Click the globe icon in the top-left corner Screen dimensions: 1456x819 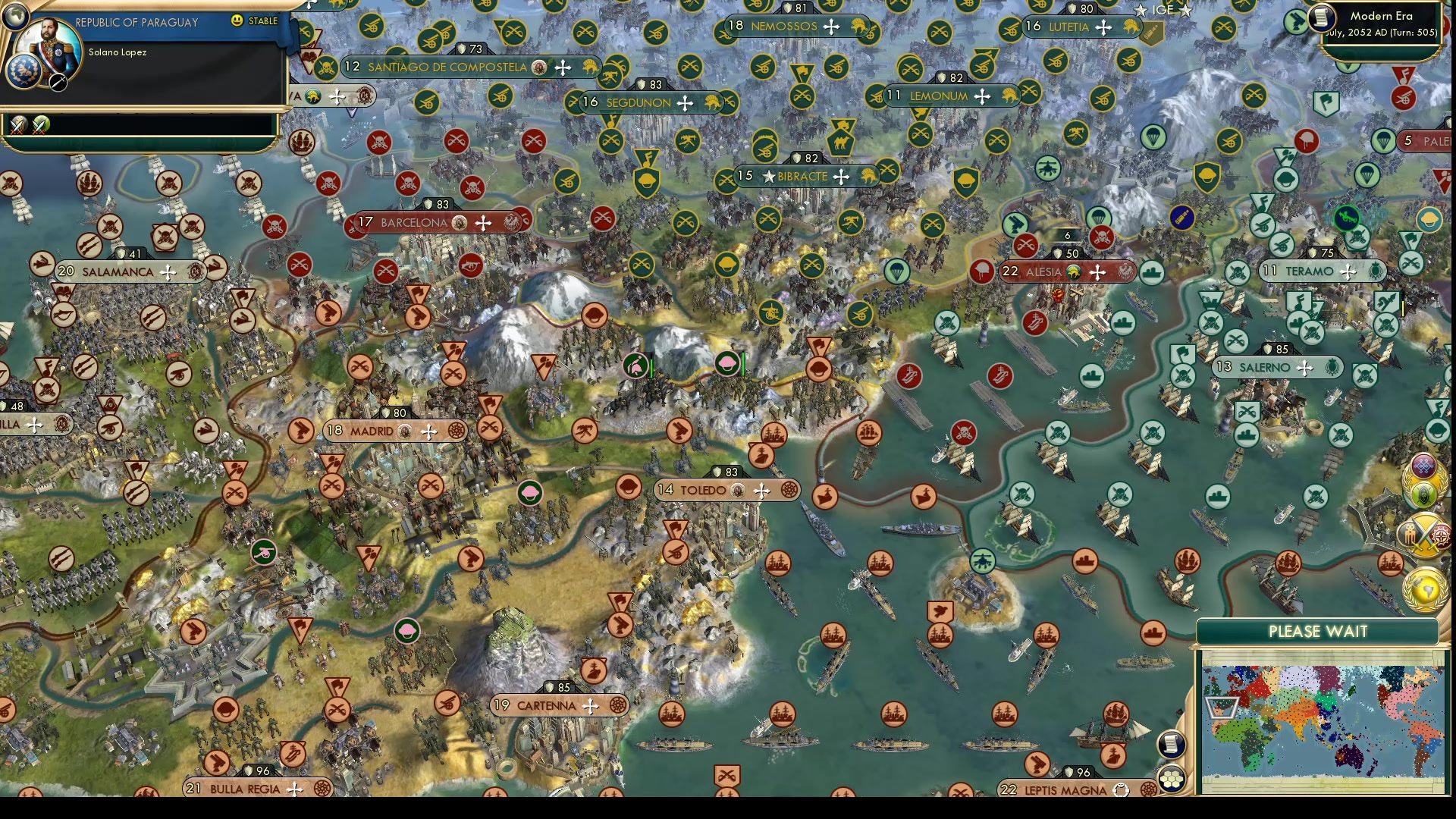(x=14, y=16)
